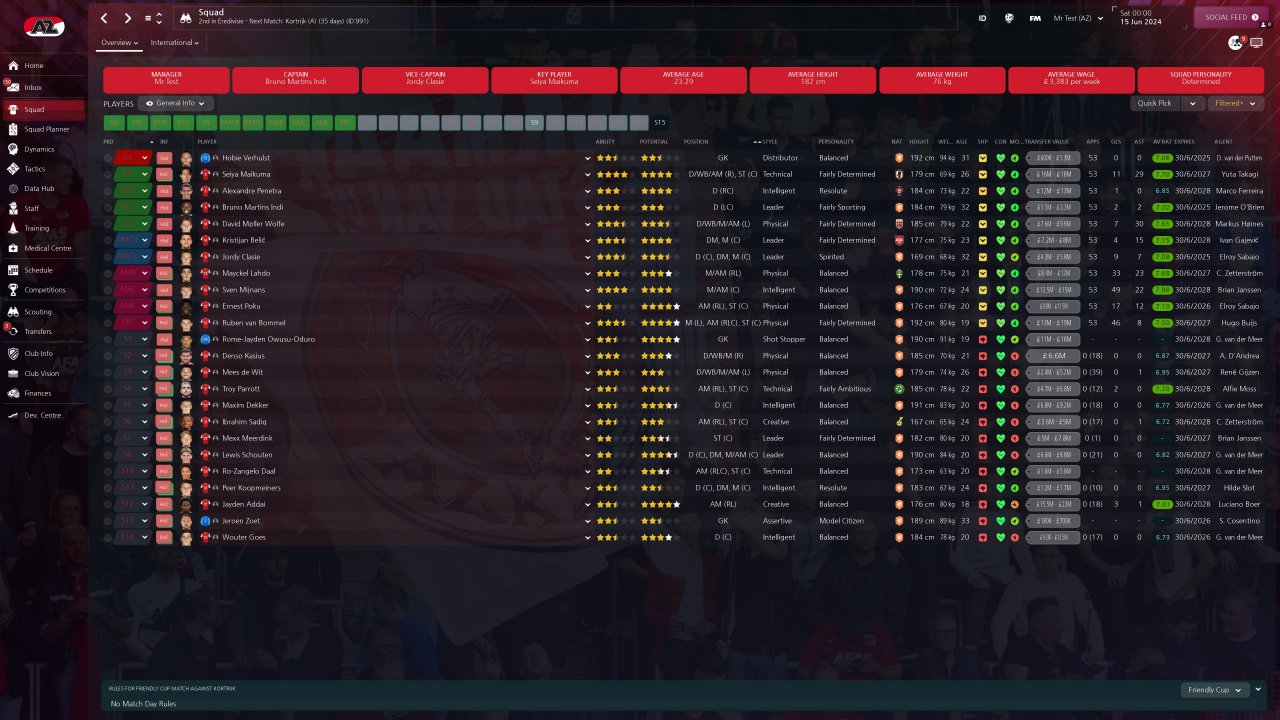Viewport: 1280px width, 720px height.
Task: Open the Data Hub screen
Action: 39,188
